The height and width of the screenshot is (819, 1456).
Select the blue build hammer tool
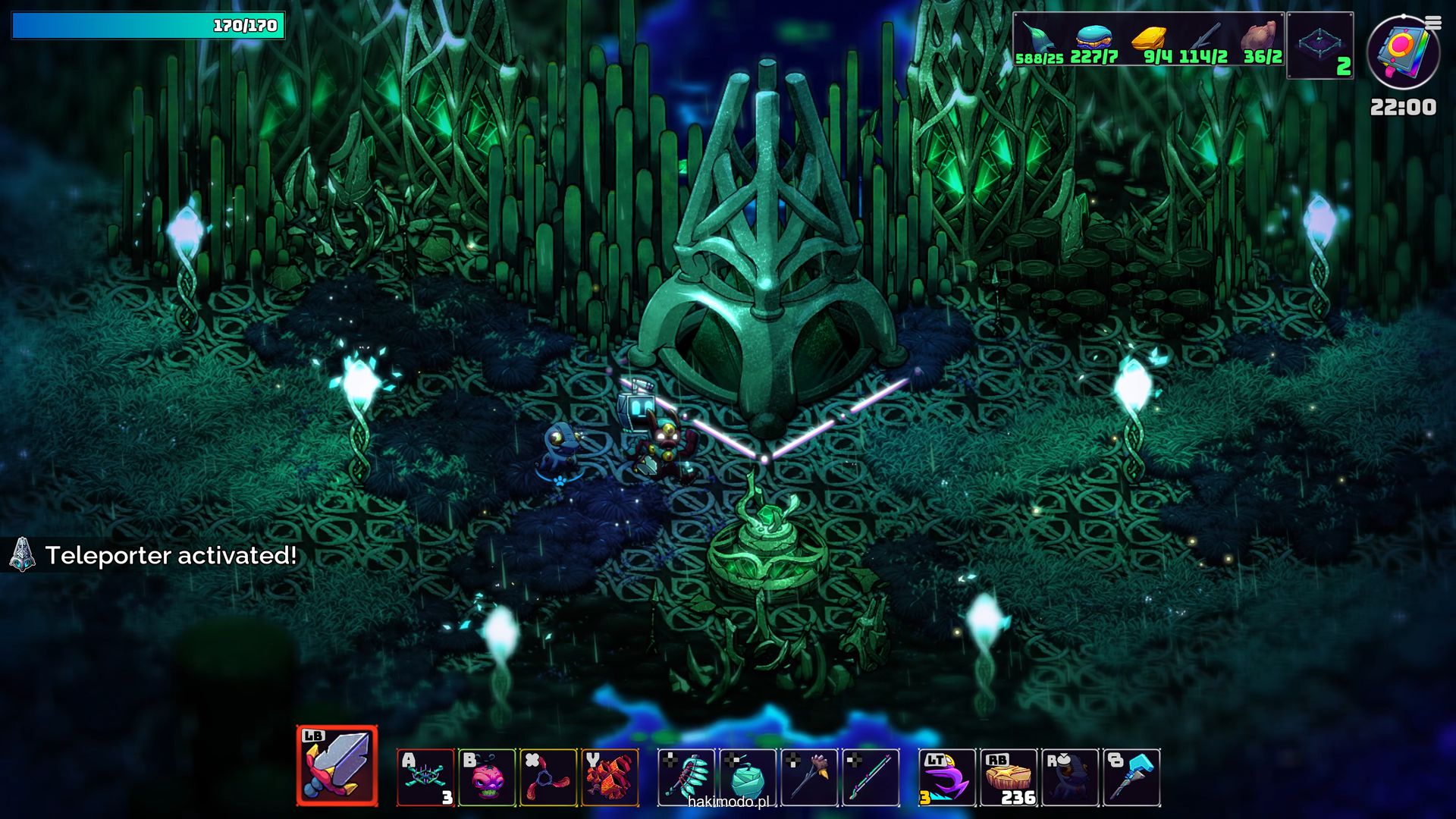pyautogui.click(x=1131, y=777)
